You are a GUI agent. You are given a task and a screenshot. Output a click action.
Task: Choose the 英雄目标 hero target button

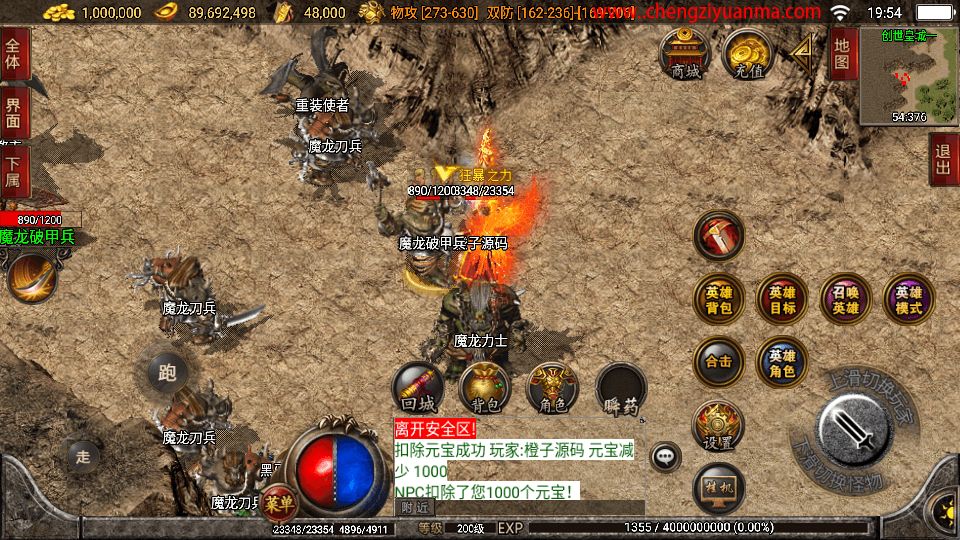click(782, 300)
